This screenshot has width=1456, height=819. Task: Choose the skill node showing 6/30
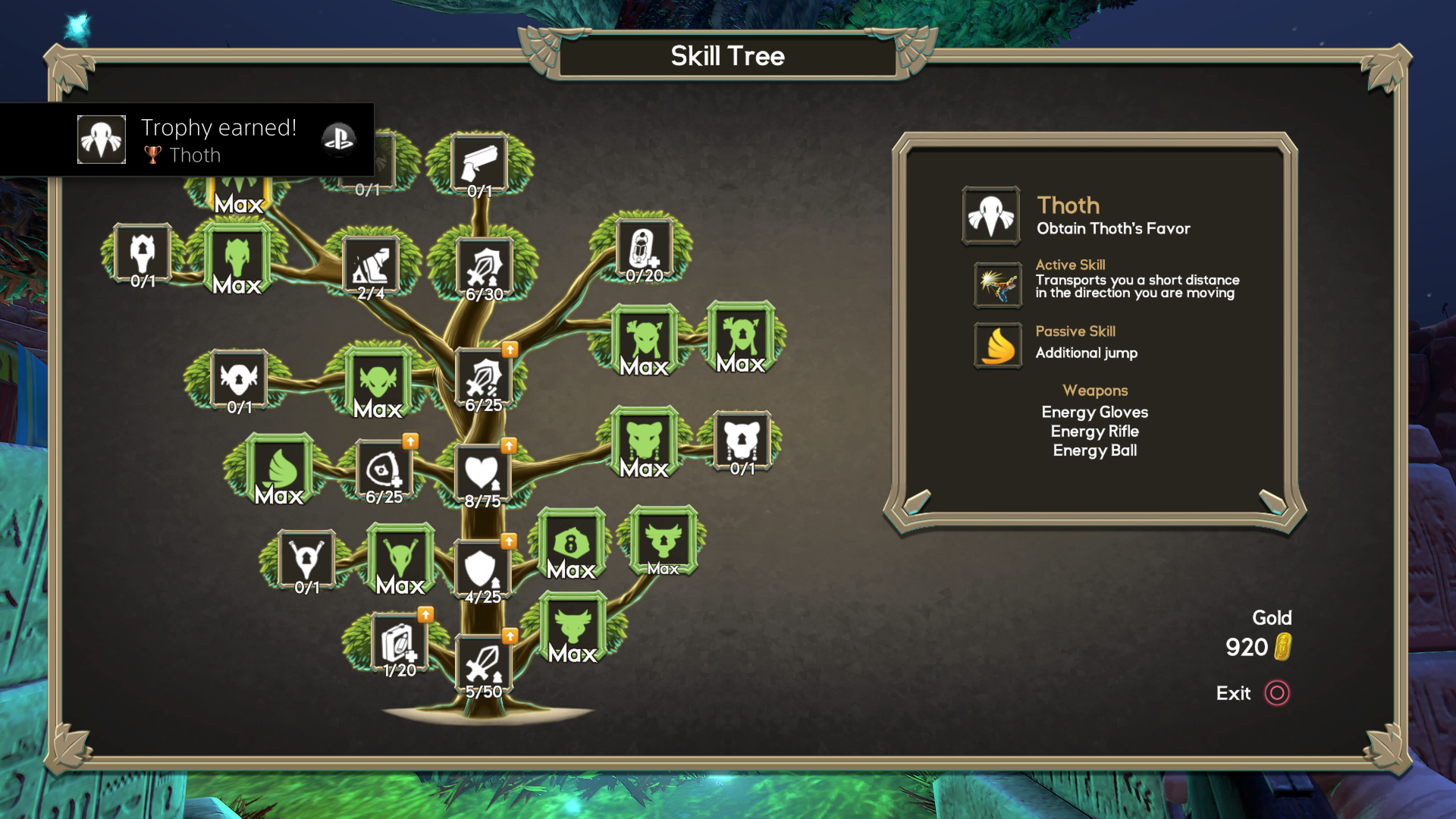[x=484, y=268]
